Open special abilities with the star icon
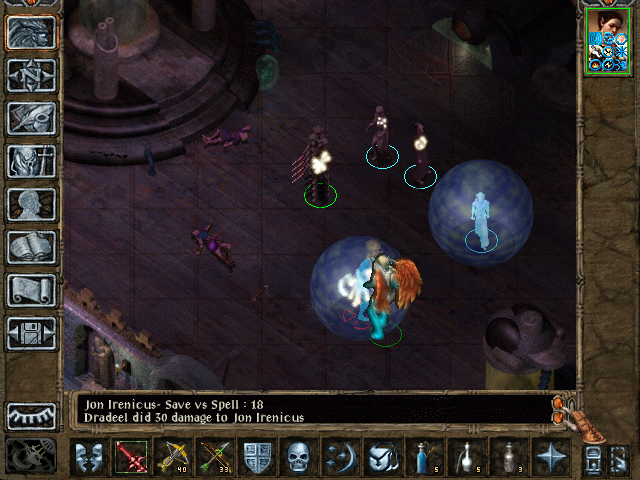 pyautogui.click(x=549, y=458)
